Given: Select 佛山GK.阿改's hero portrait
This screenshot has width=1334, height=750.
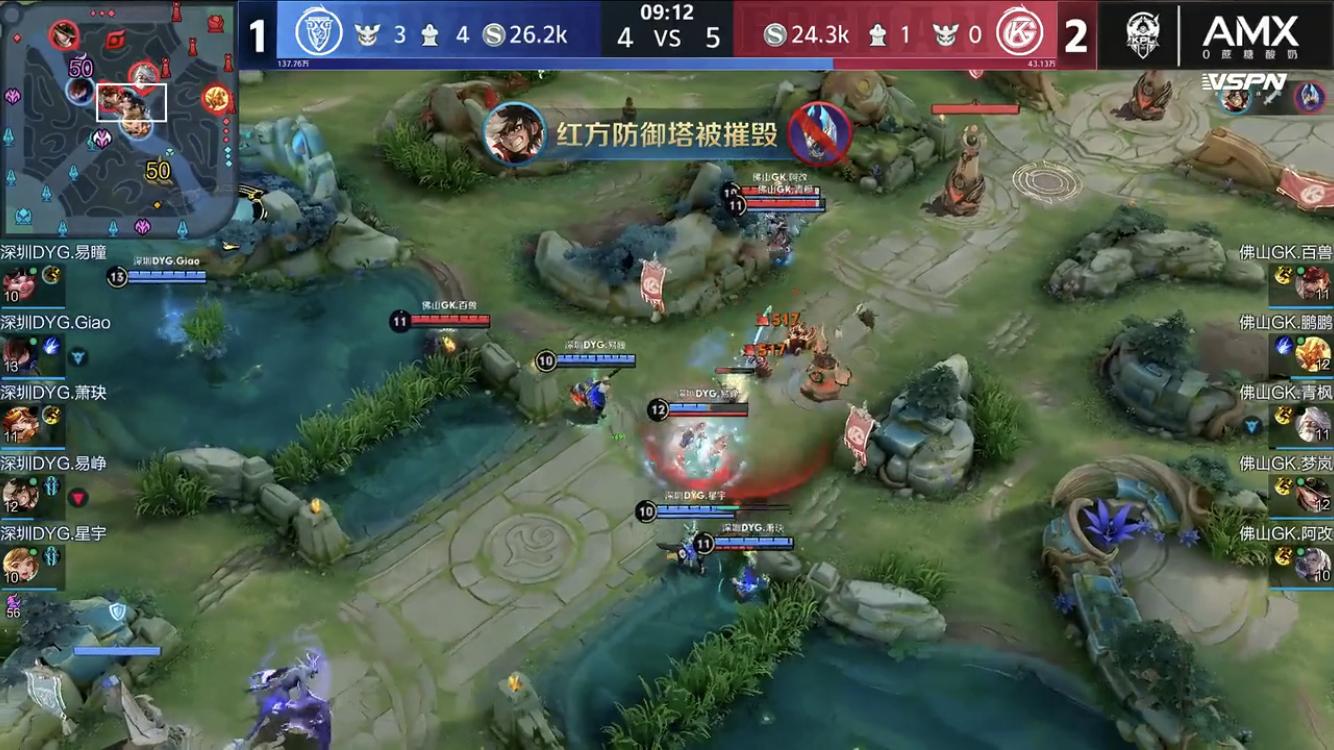Looking at the screenshot, I should click(x=1312, y=564).
